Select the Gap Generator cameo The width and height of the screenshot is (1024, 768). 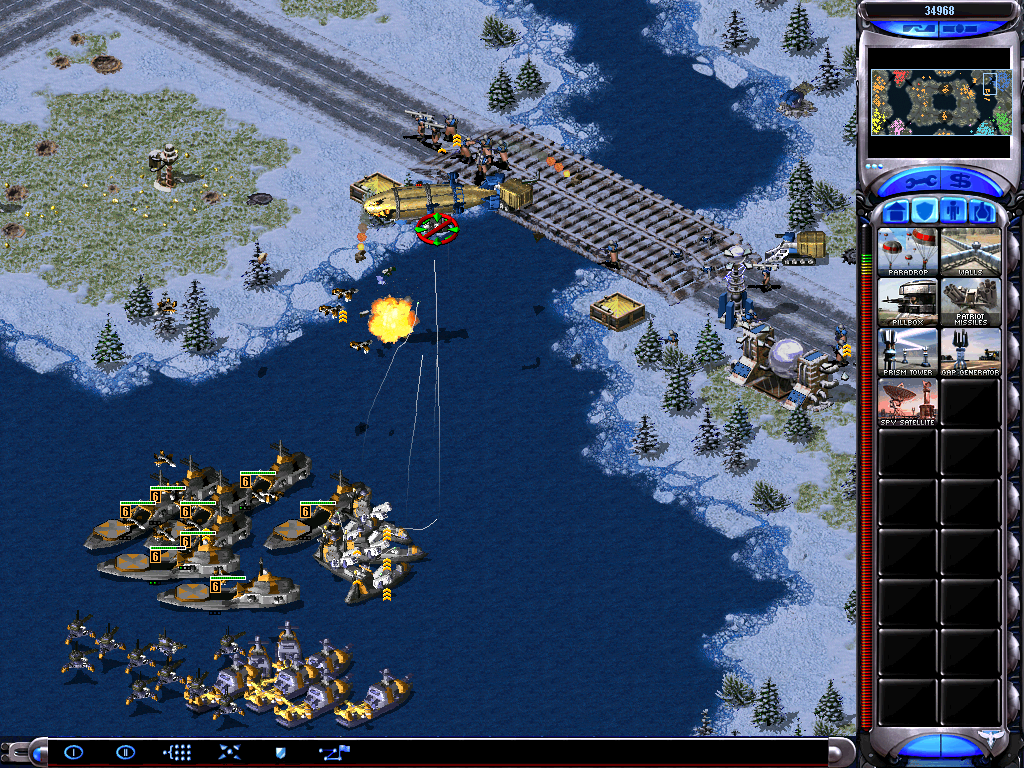click(970, 352)
